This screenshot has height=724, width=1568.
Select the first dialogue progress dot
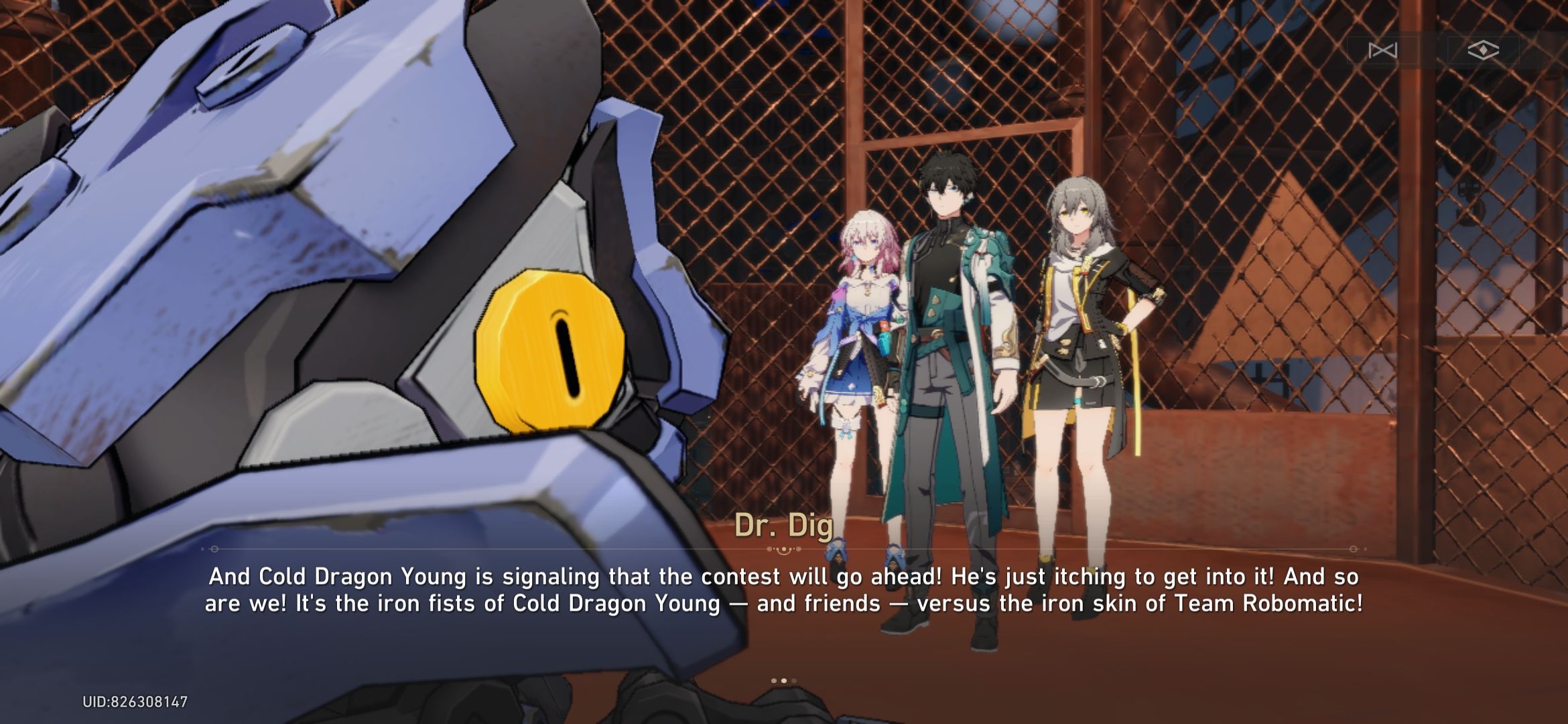(x=774, y=680)
